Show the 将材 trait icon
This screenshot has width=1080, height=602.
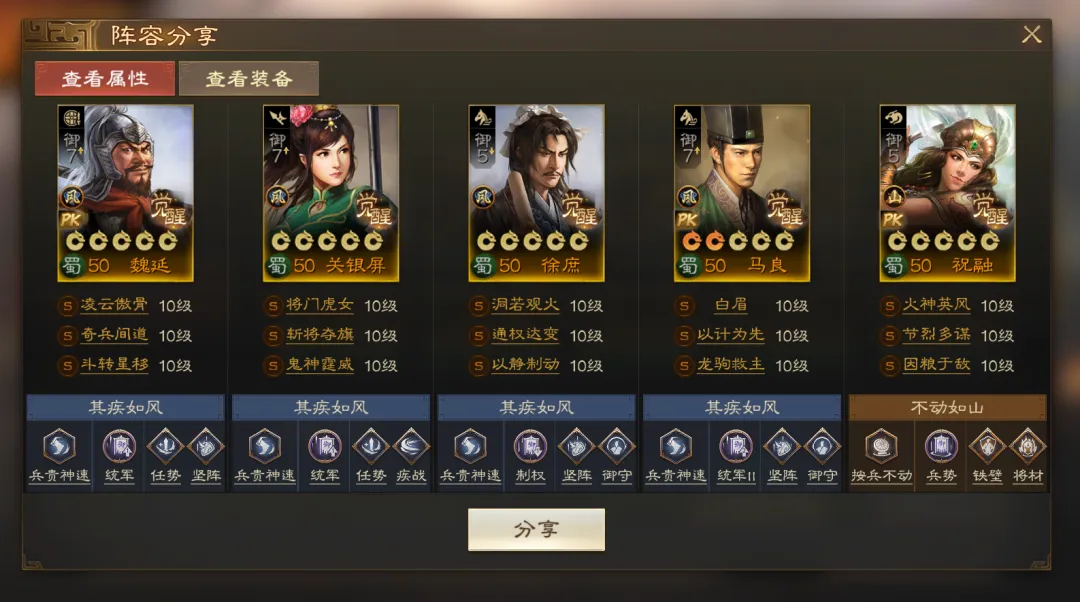tap(1027, 446)
